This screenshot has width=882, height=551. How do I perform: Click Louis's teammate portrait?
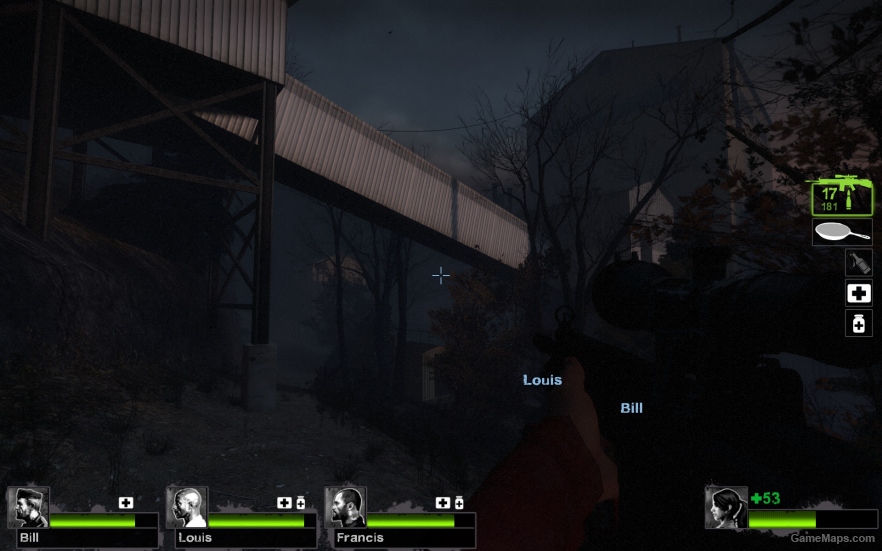click(x=187, y=507)
